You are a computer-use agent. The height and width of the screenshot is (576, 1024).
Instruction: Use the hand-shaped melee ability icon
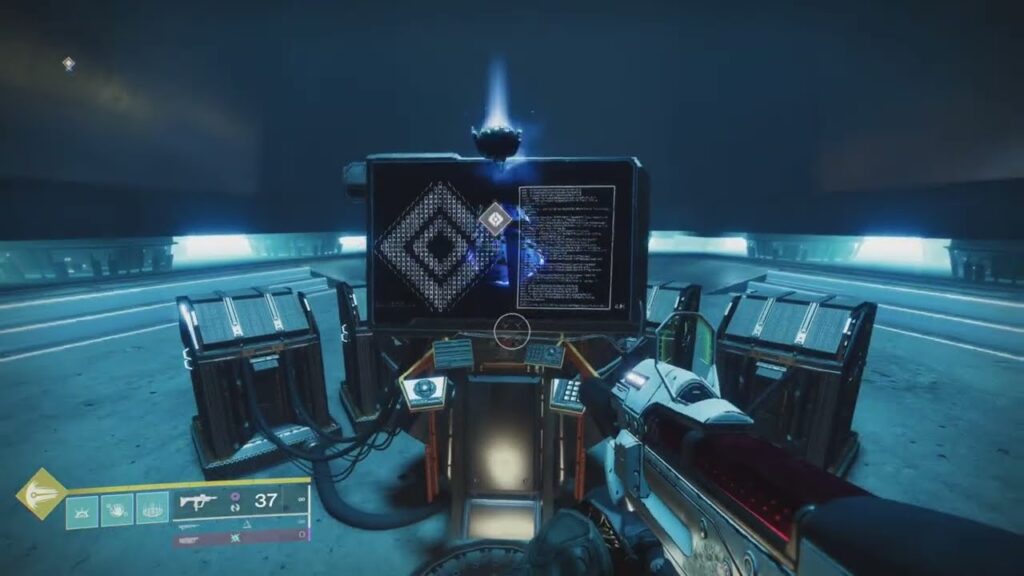117,510
